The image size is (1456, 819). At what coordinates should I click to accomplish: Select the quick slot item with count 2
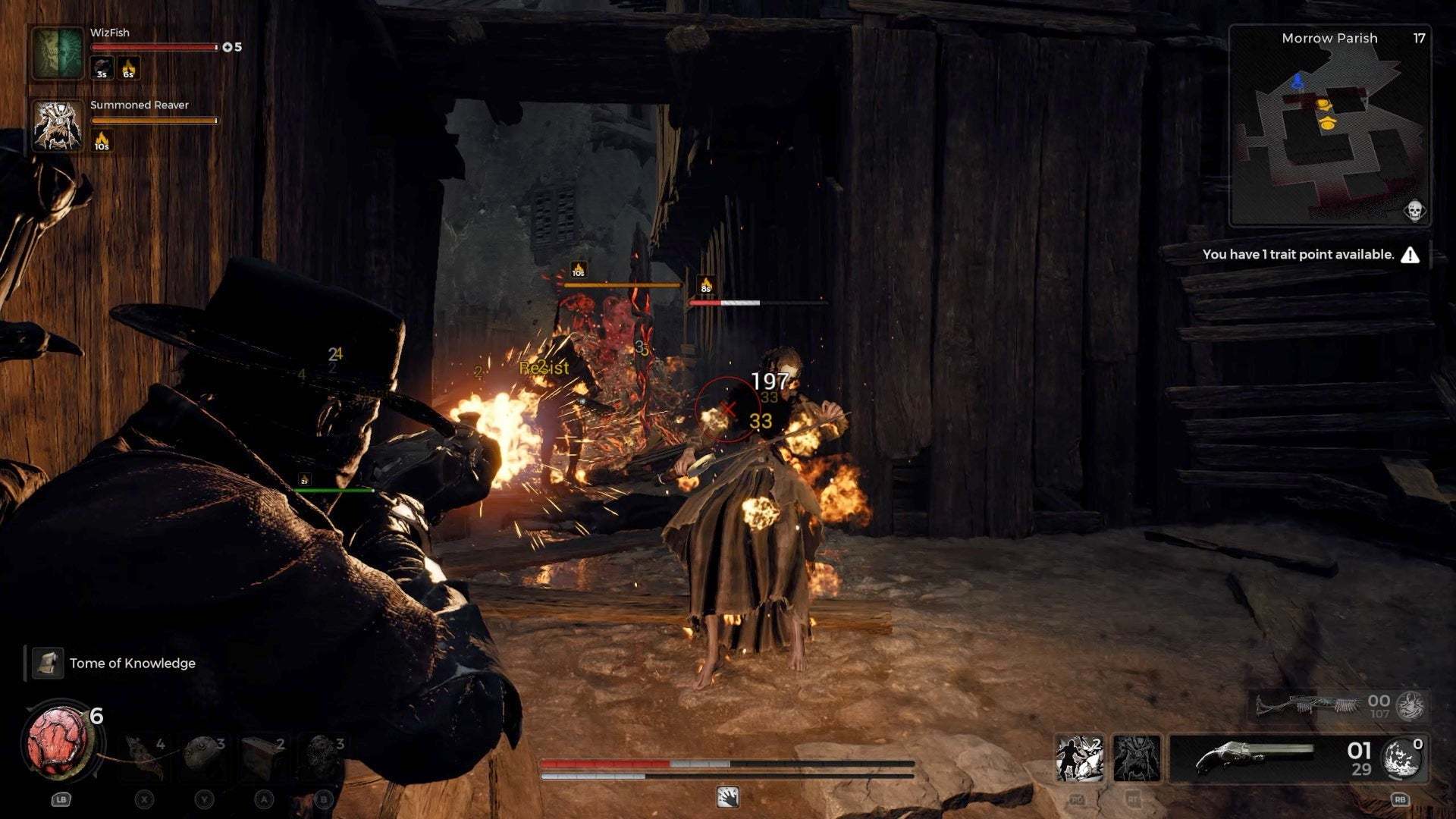coord(262,755)
